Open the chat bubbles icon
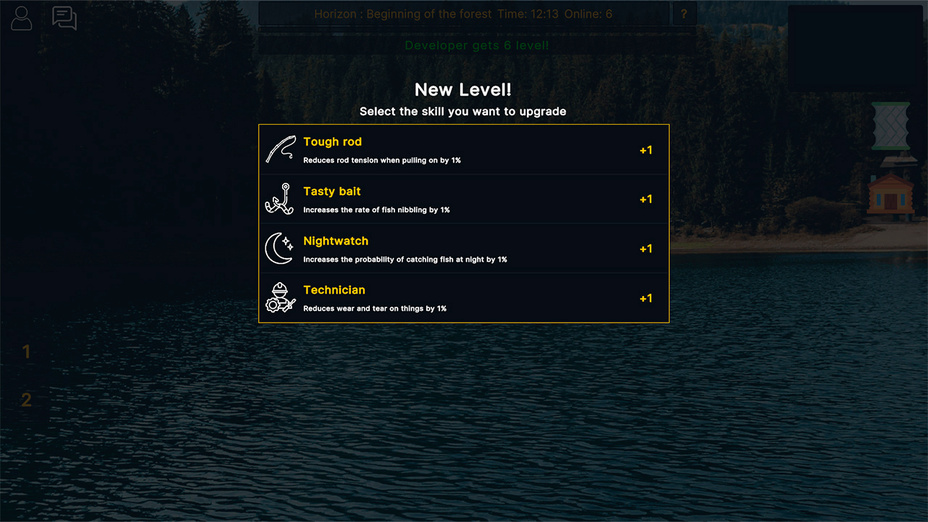This screenshot has width=928, height=522. (64, 18)
